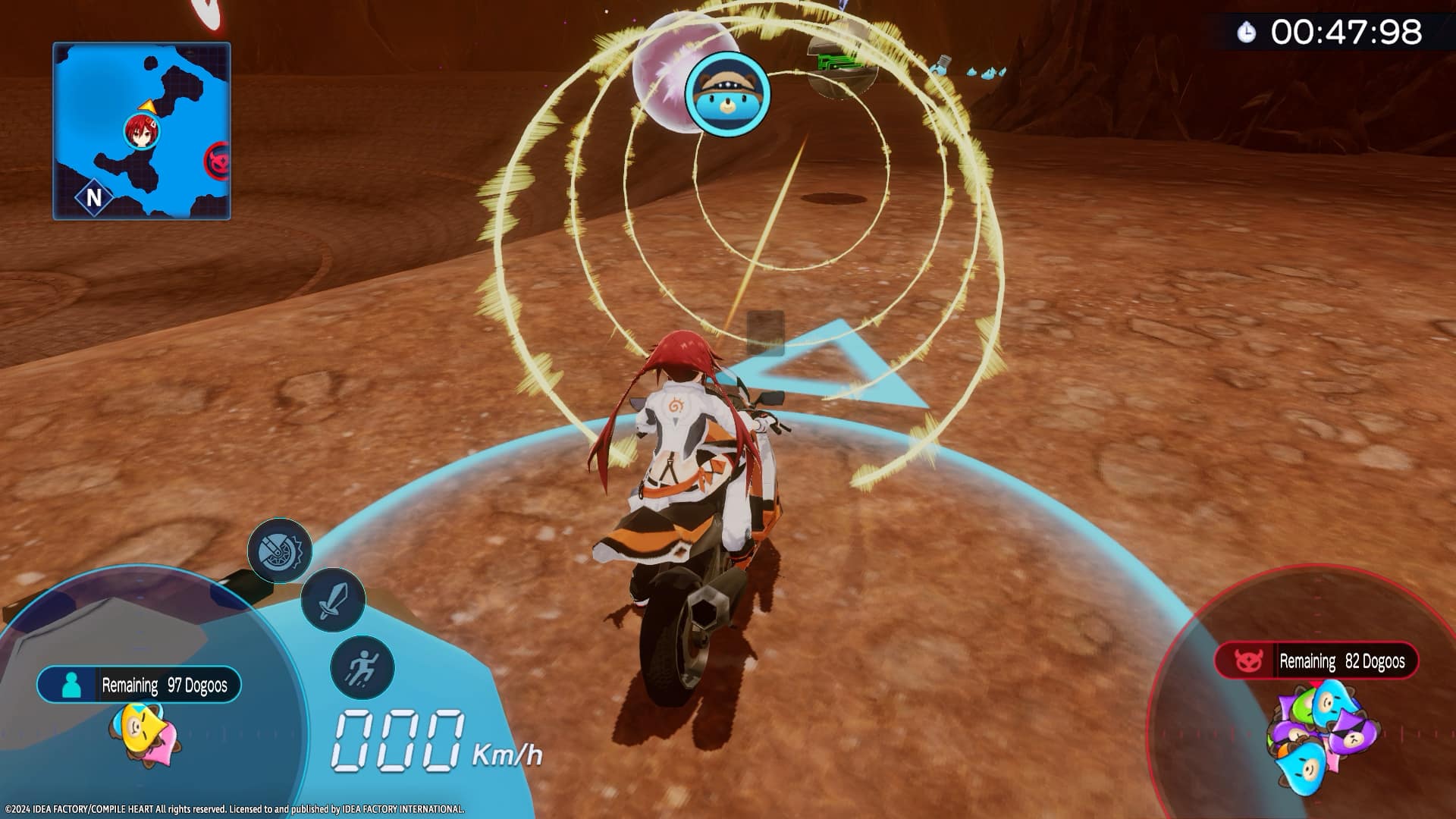
Task: Click the minimap's N compass indicator
Action: (94, 197)
